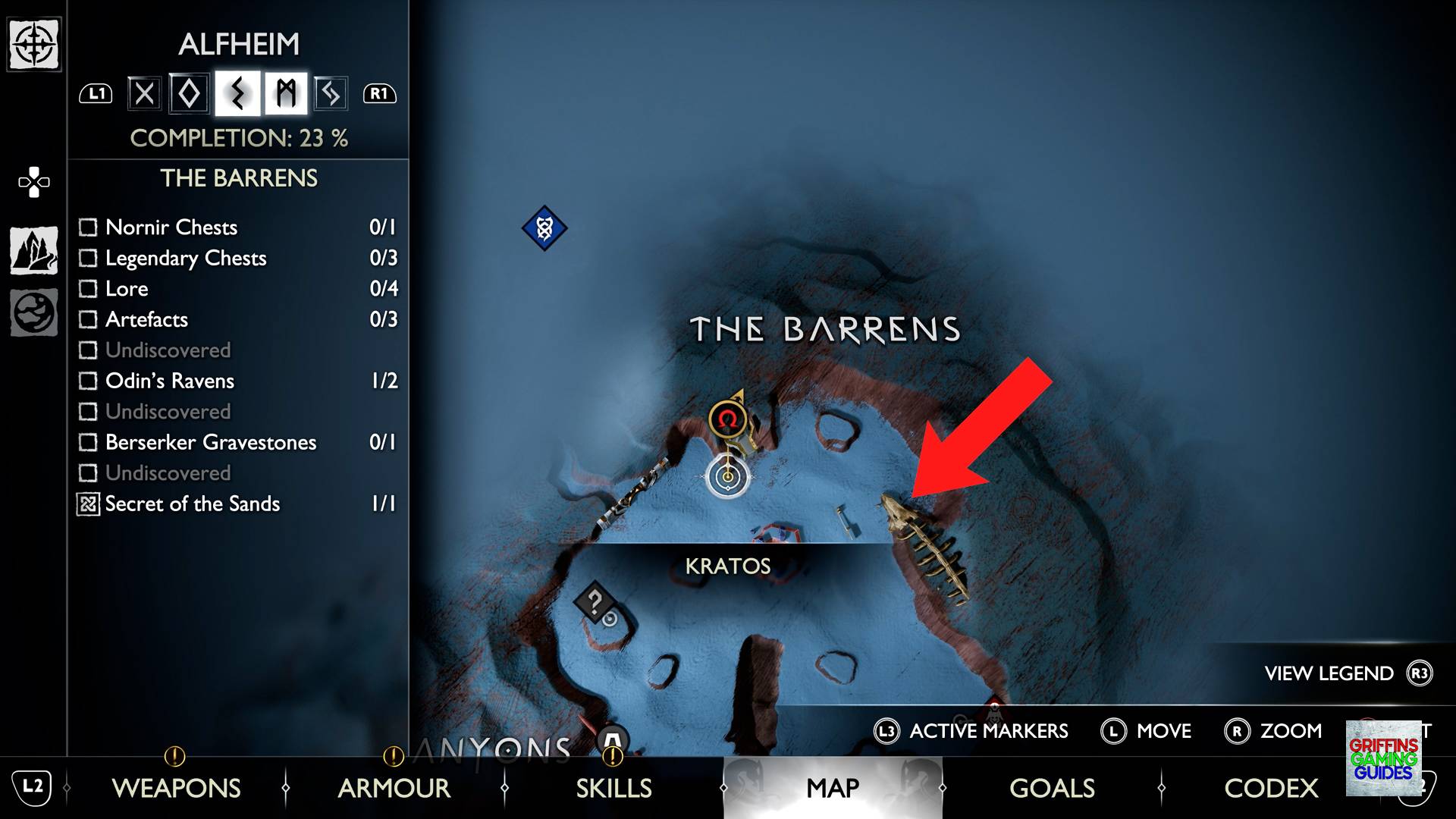Switch to the GOALS tab

tap(1051, 789)
